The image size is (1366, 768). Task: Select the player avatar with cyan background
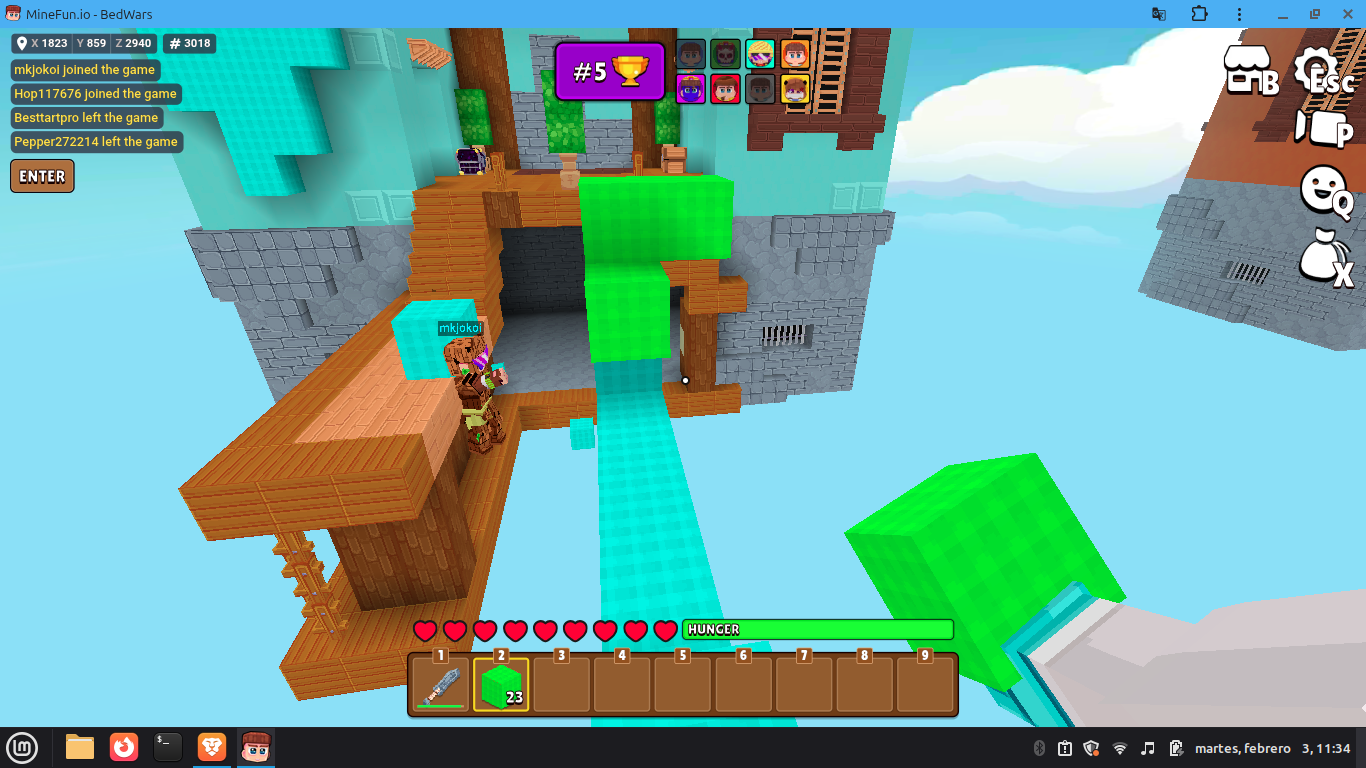point(760,54)
